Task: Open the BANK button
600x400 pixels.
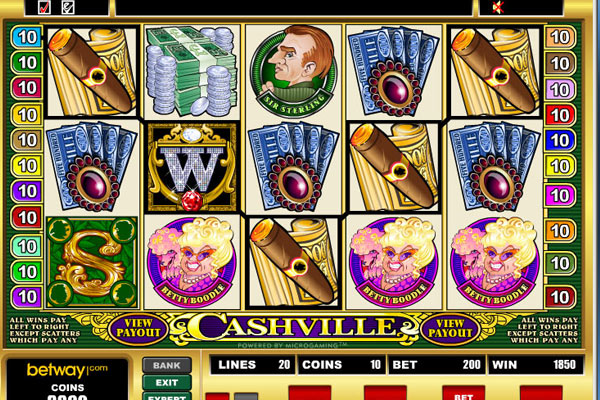Action: (166, 366)
